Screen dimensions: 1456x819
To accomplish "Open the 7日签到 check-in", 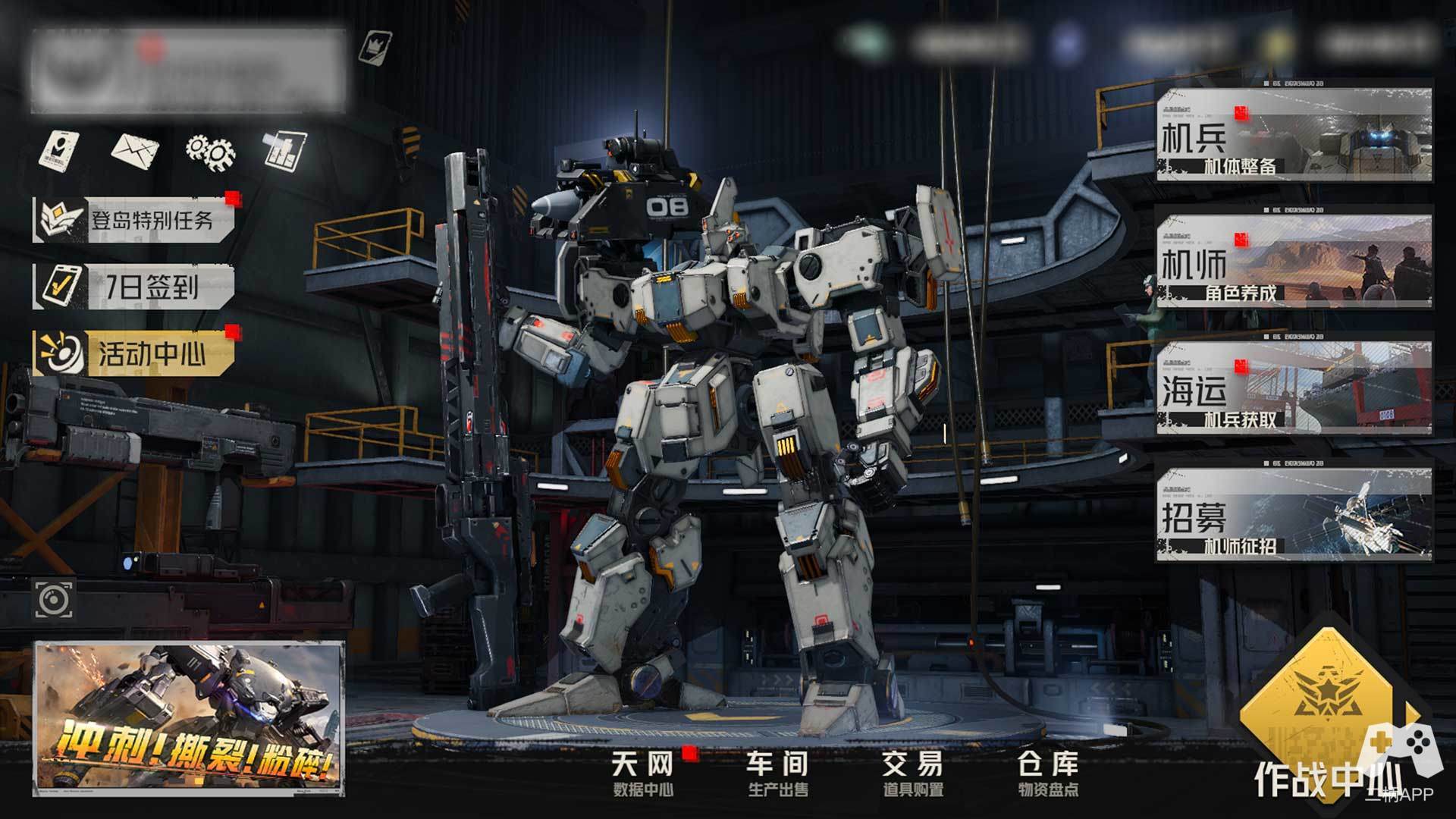I will (134, 287).
